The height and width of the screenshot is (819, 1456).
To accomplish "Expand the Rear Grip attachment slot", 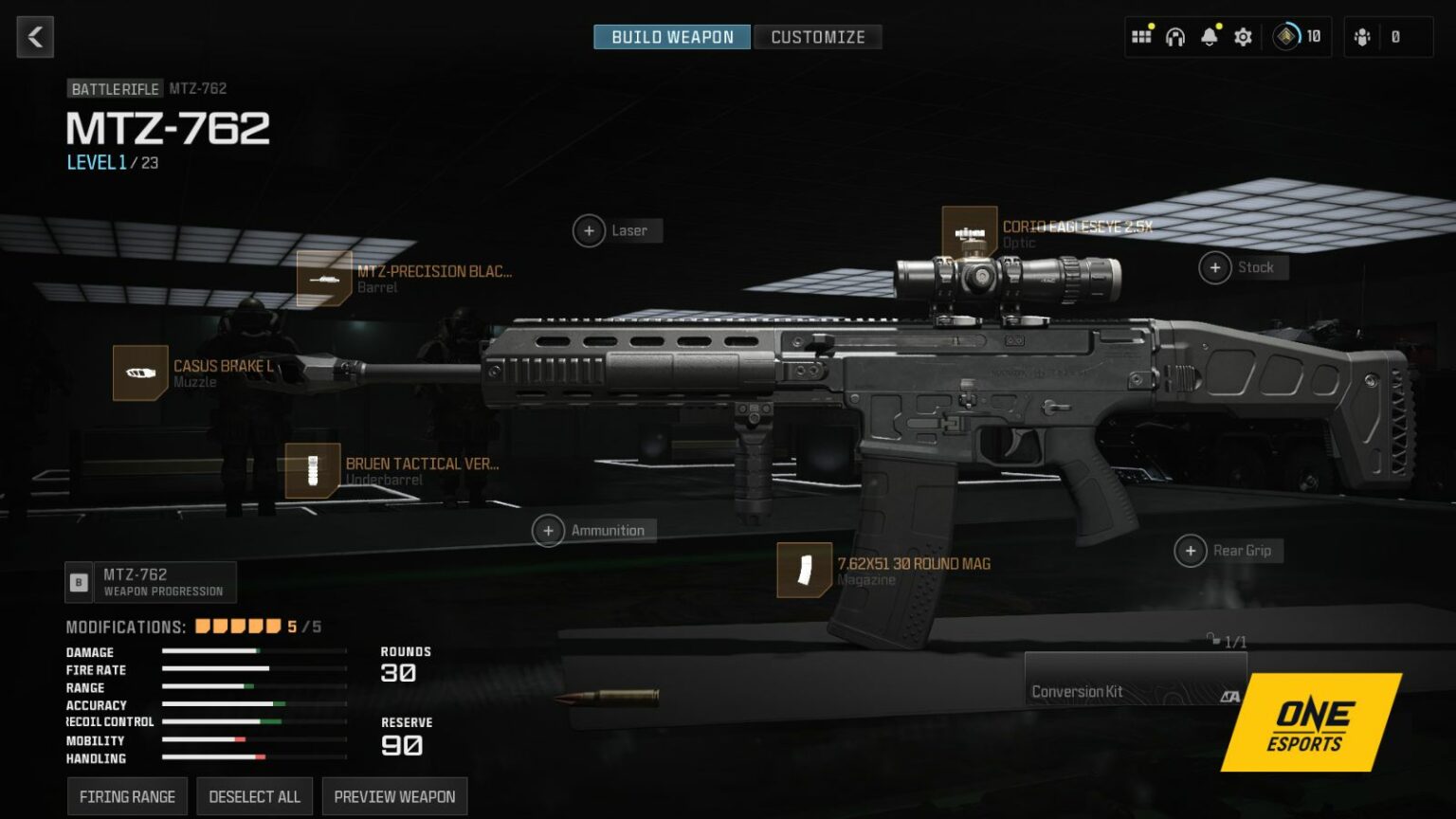I will 1192,550.
